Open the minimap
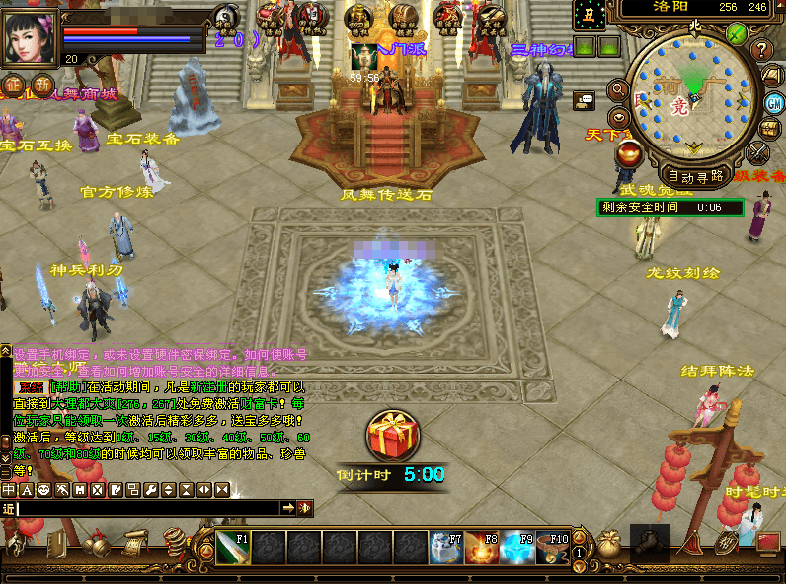 692,93
